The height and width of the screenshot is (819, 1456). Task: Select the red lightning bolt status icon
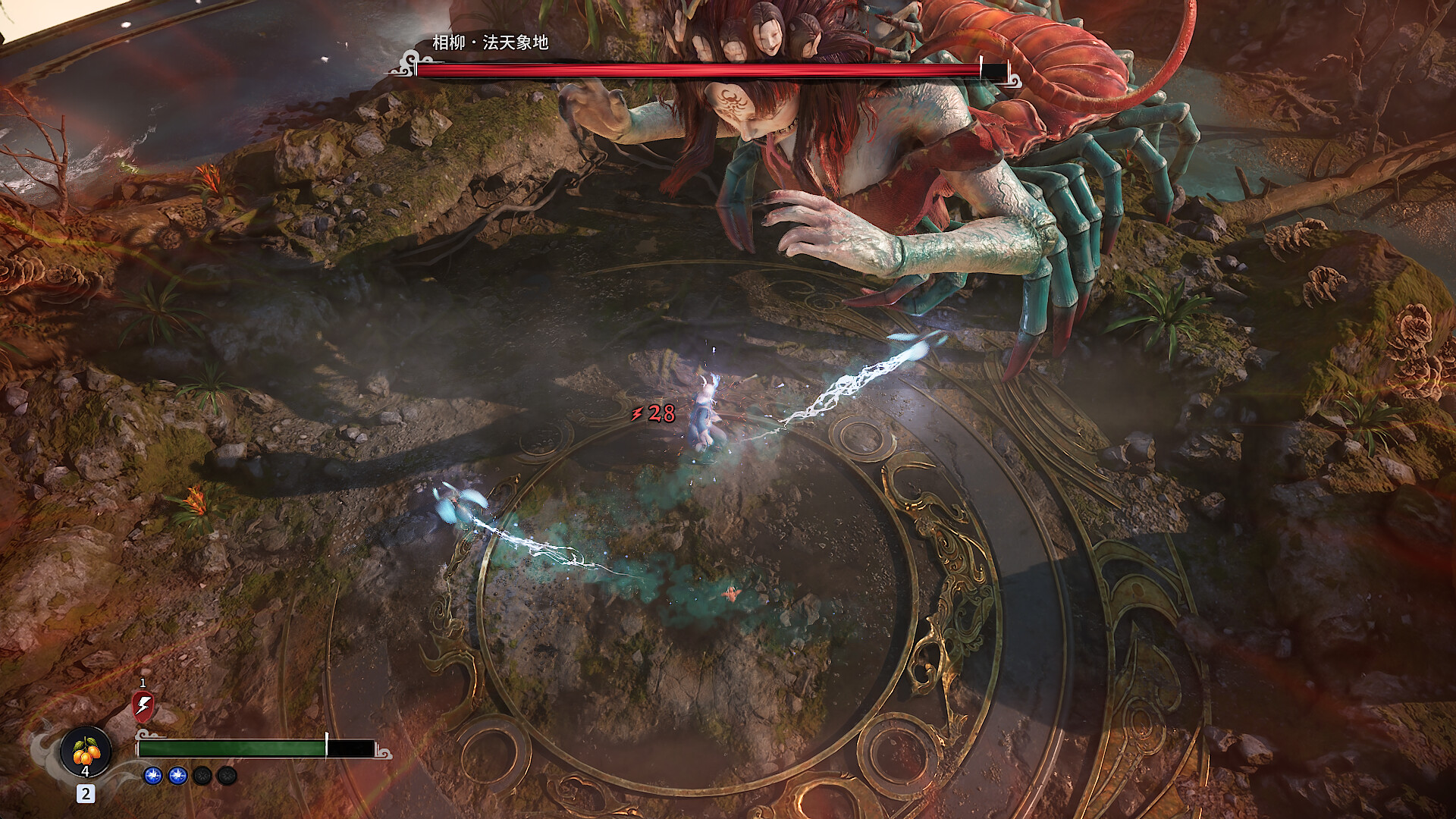[143, 706]
